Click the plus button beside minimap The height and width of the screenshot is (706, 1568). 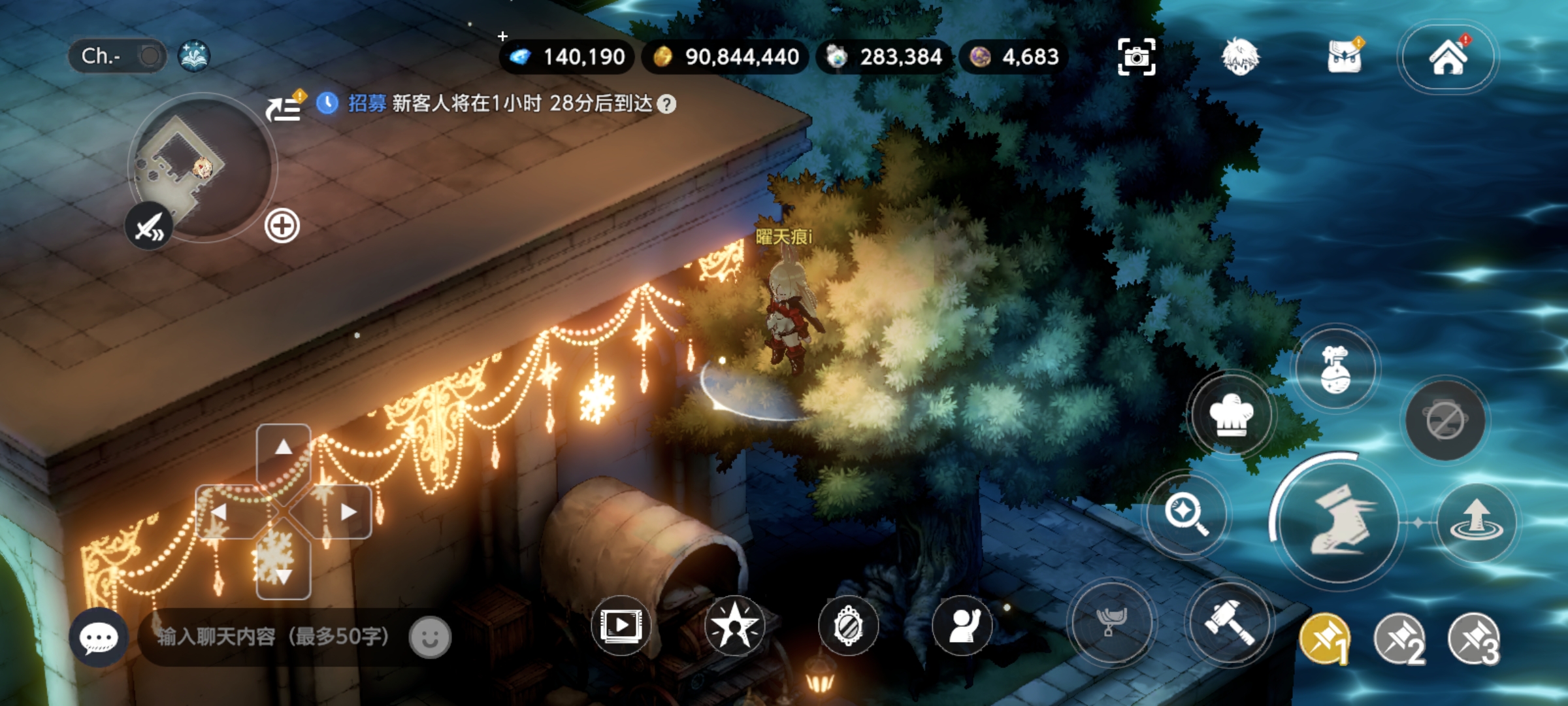282,226
